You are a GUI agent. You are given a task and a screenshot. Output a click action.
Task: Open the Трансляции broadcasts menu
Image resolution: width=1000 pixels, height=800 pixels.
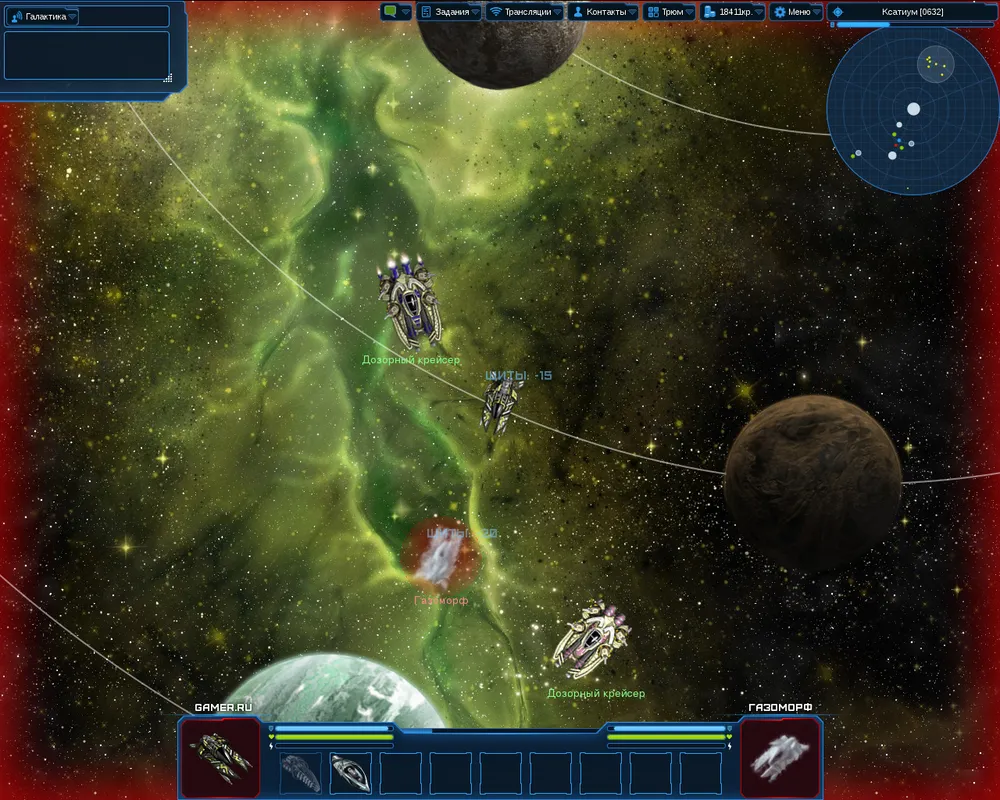(524, 12)
